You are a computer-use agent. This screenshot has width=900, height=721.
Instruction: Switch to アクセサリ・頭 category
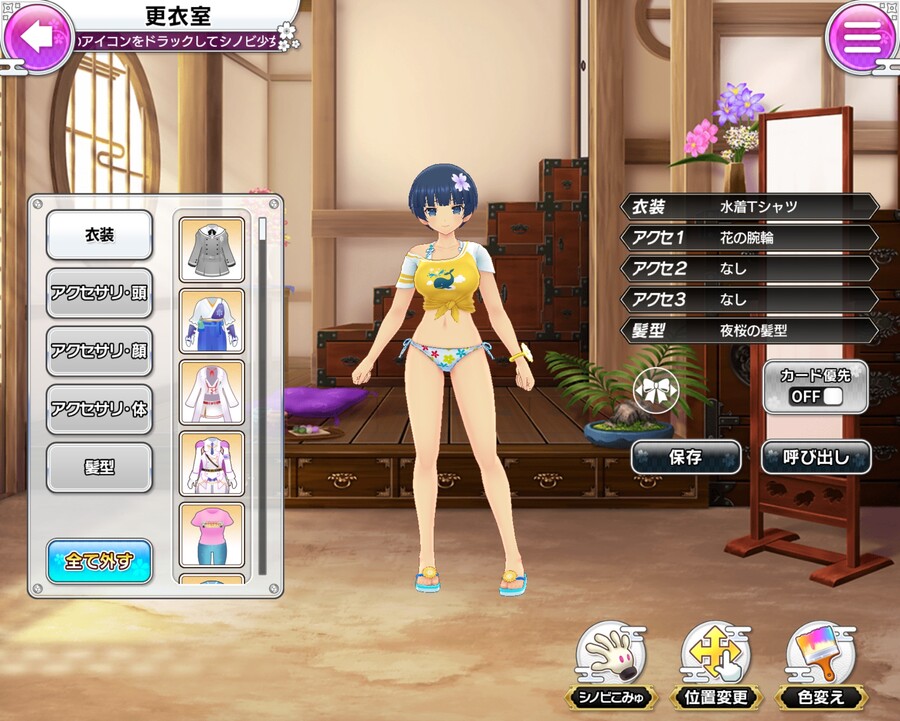point(99,293)
